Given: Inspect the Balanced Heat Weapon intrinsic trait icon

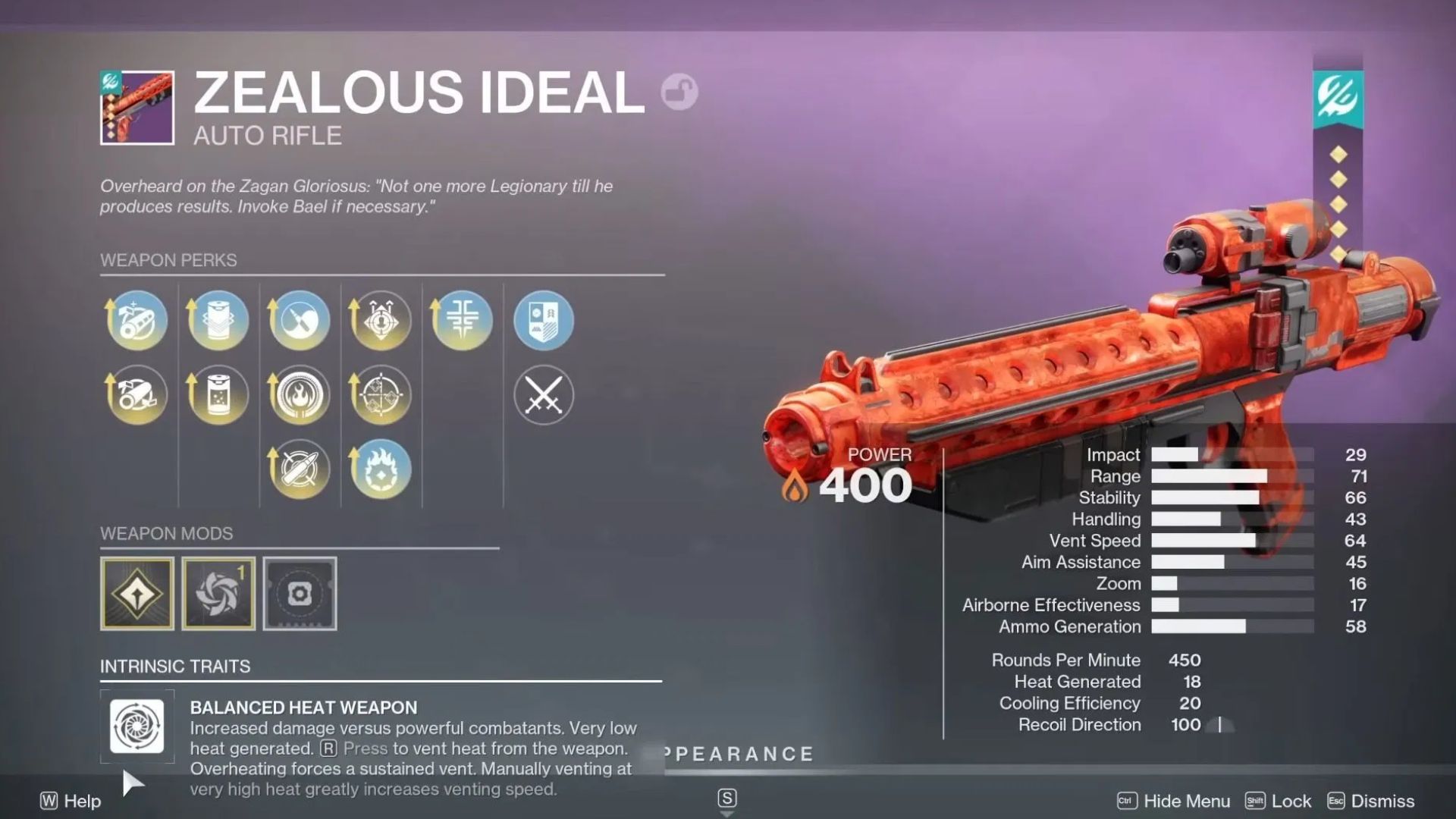Looking at the screenshot, I should pos(137,726).
